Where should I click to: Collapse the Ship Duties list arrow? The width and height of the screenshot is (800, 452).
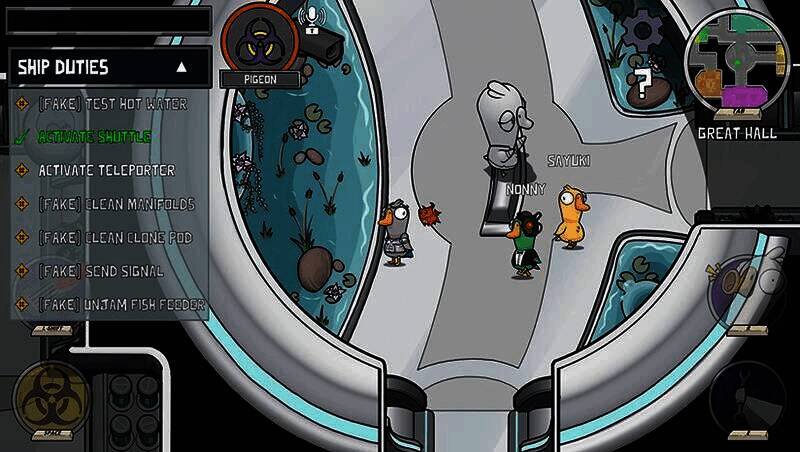(x=182, y=68)
